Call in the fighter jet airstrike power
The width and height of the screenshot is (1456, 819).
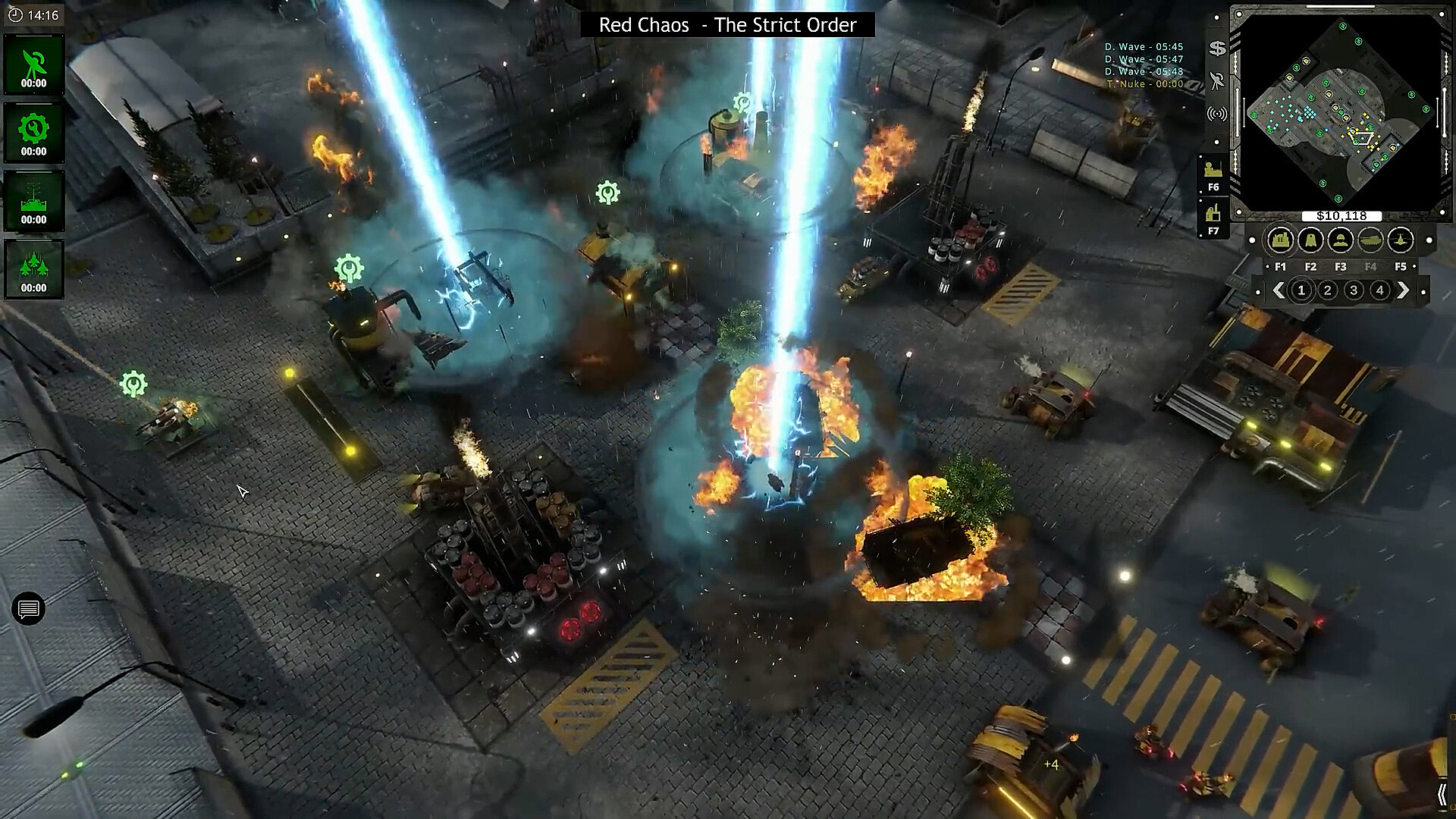click(x=33, y=269)
